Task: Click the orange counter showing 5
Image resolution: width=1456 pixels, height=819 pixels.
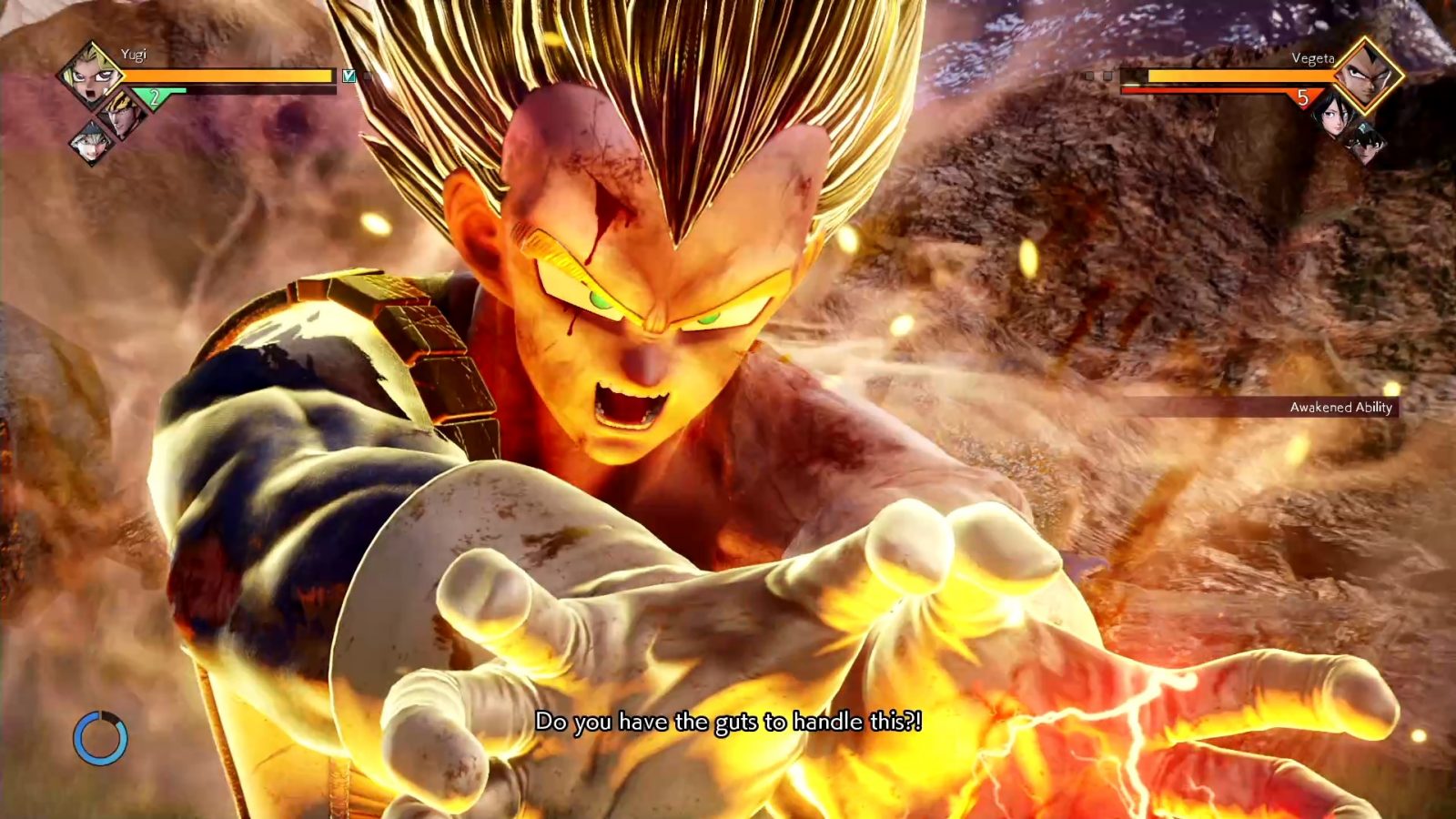Action: tap(1301, 96)
